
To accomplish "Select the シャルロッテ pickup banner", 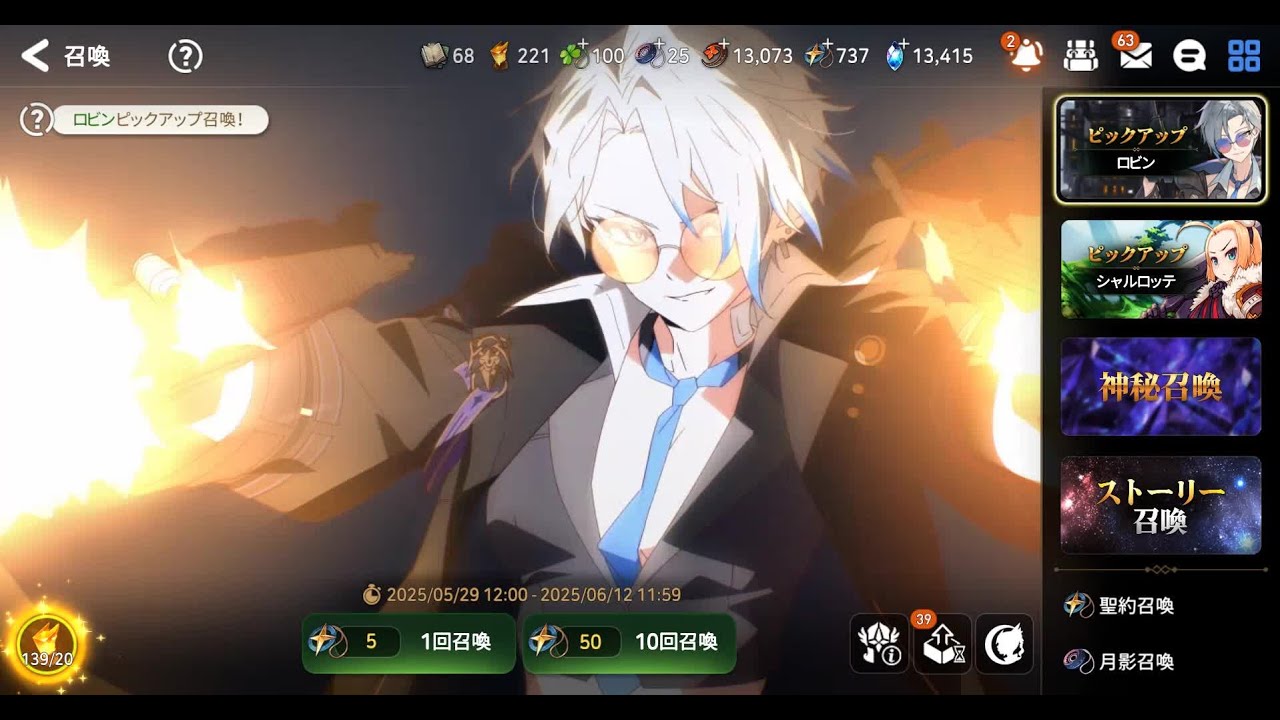I will pos(1160,269).
